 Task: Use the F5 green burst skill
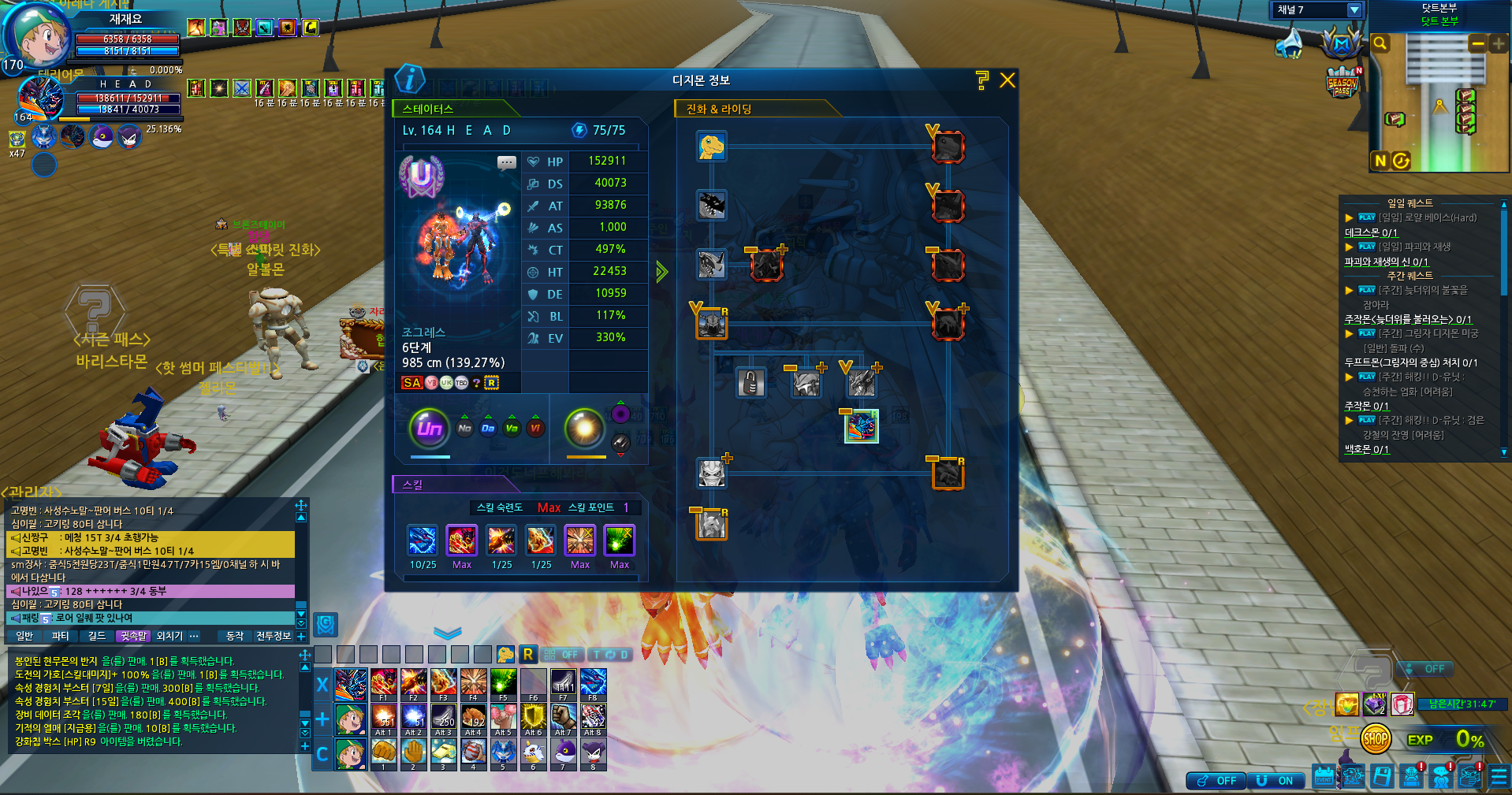(503, 682)
